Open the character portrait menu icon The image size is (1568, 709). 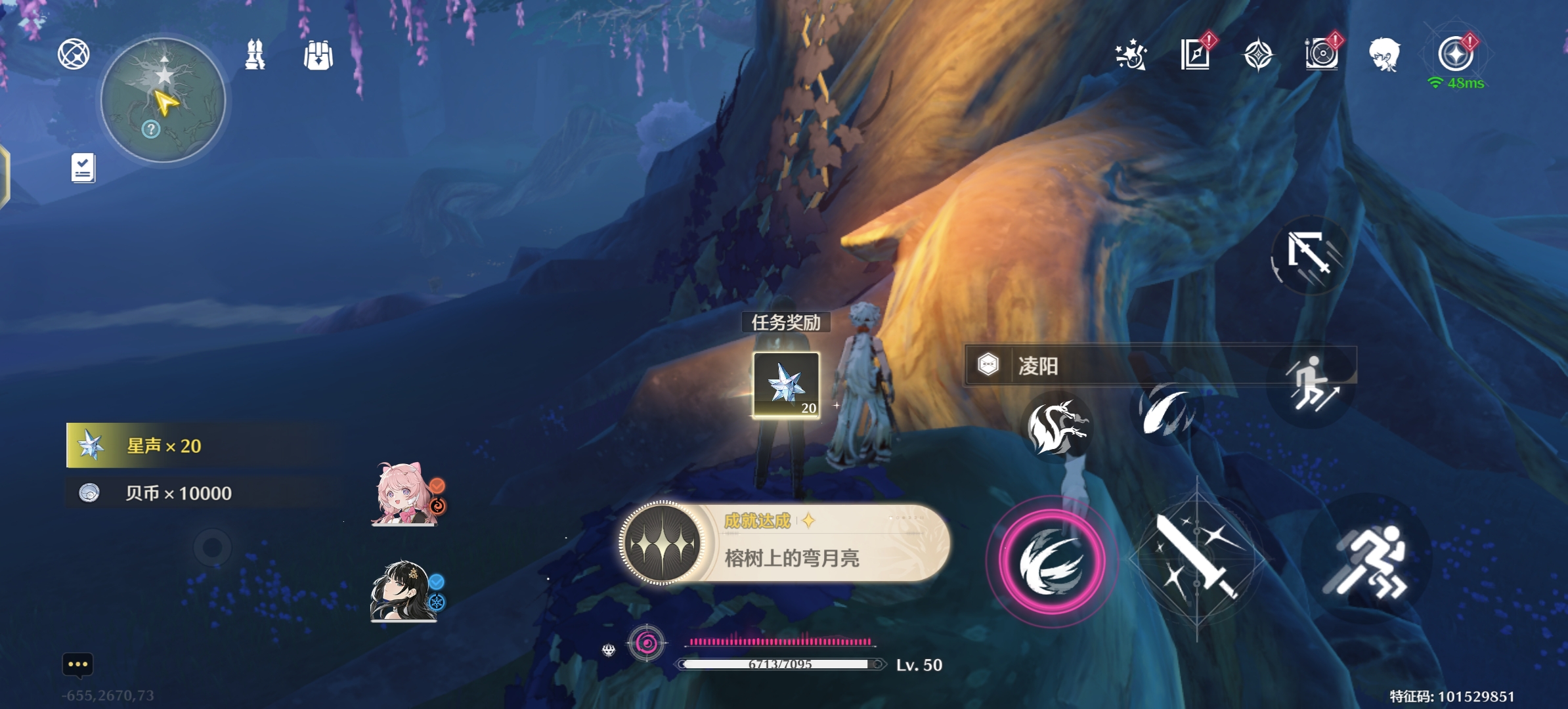1385,54
